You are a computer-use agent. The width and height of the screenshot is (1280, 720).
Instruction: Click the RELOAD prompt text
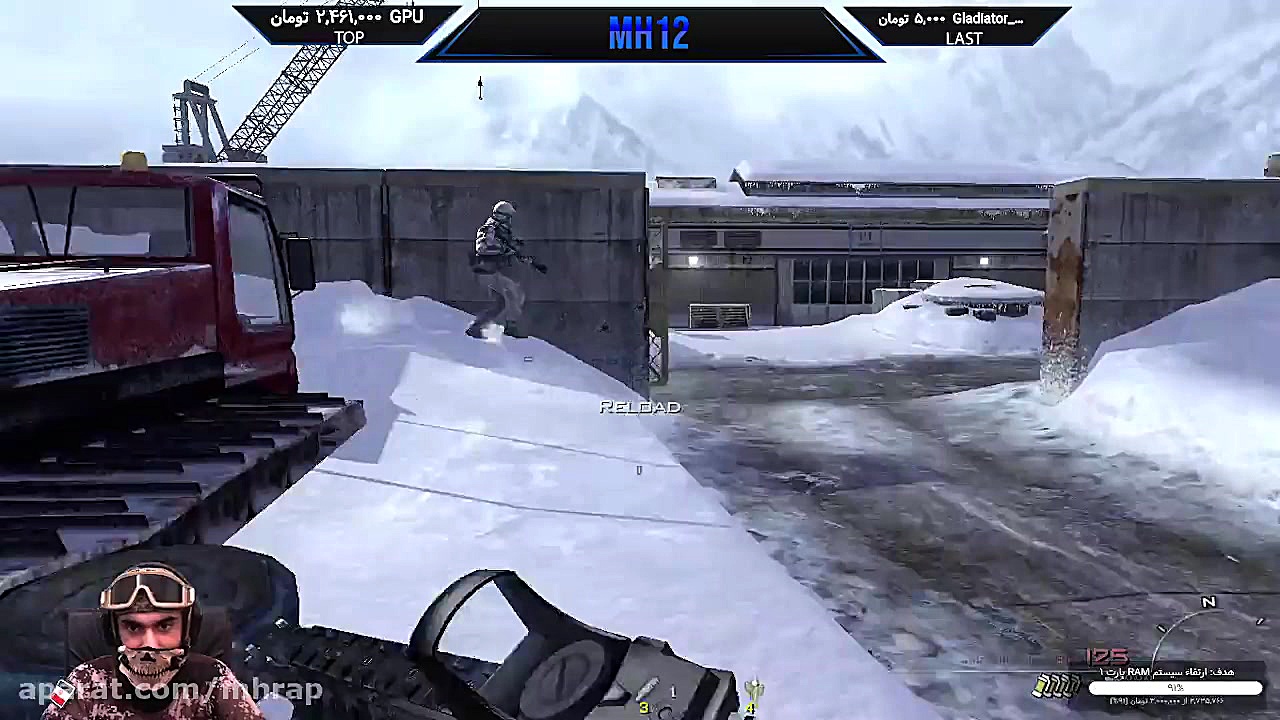click(x=639, y=407)
